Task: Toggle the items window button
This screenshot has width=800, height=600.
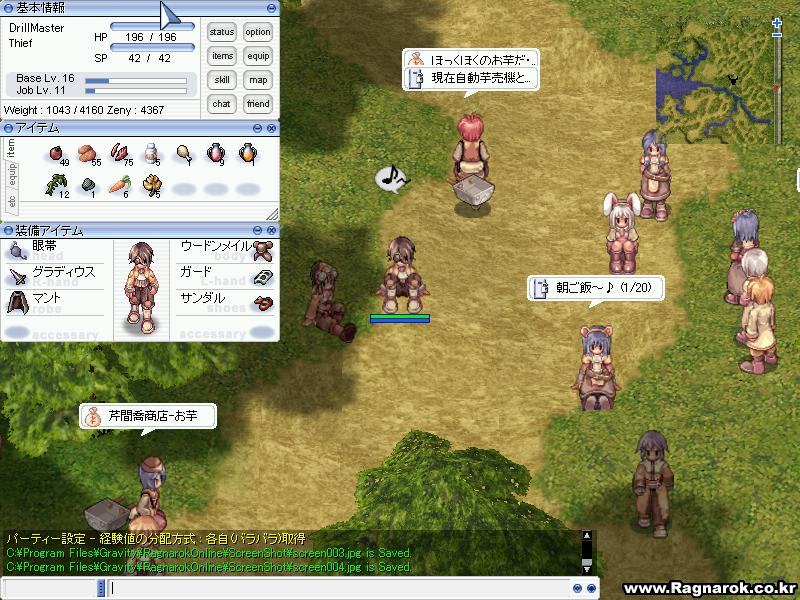Action: [x=222, y=57]
